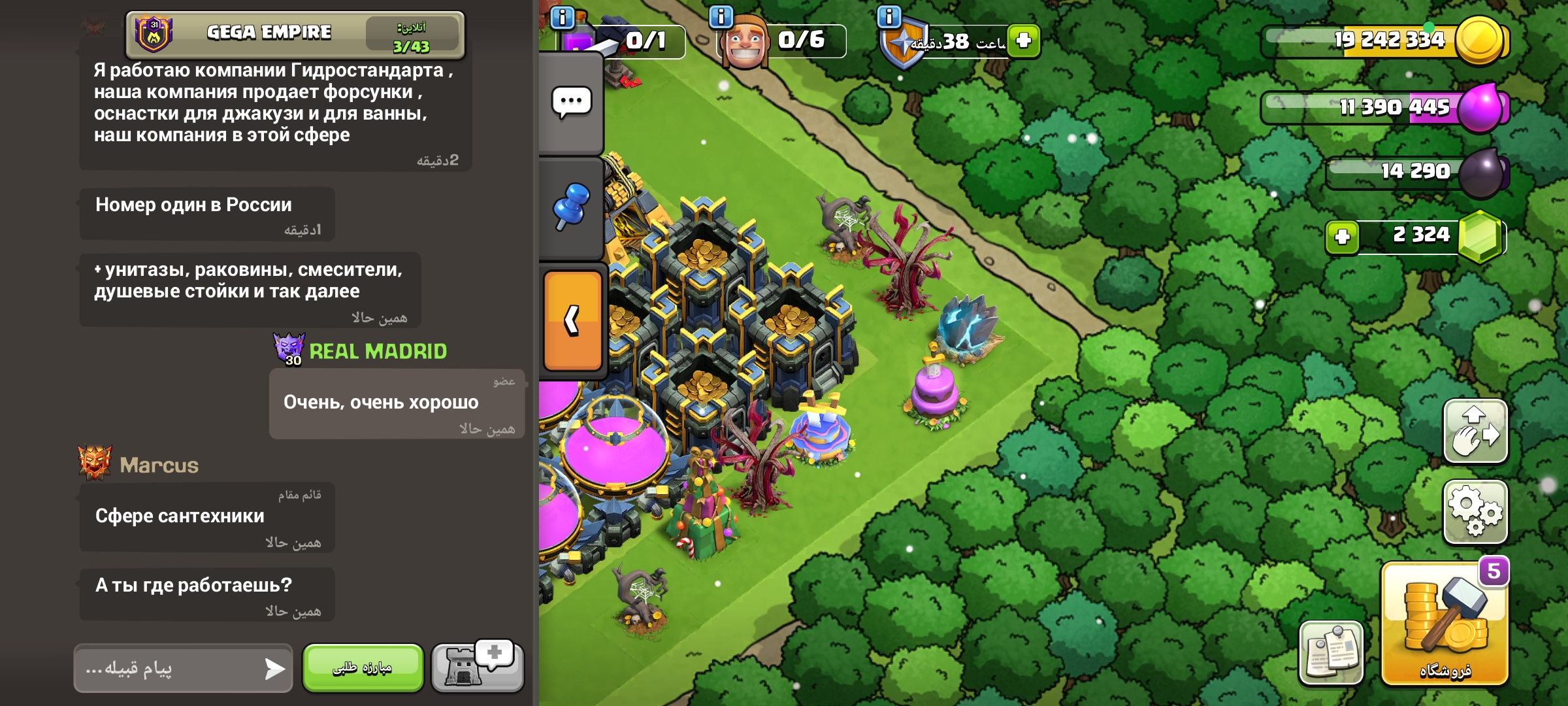This screenshot has width=1568, height=706.
Task: Open REAL MADRID player profile
Action: [x=378, y=351]
